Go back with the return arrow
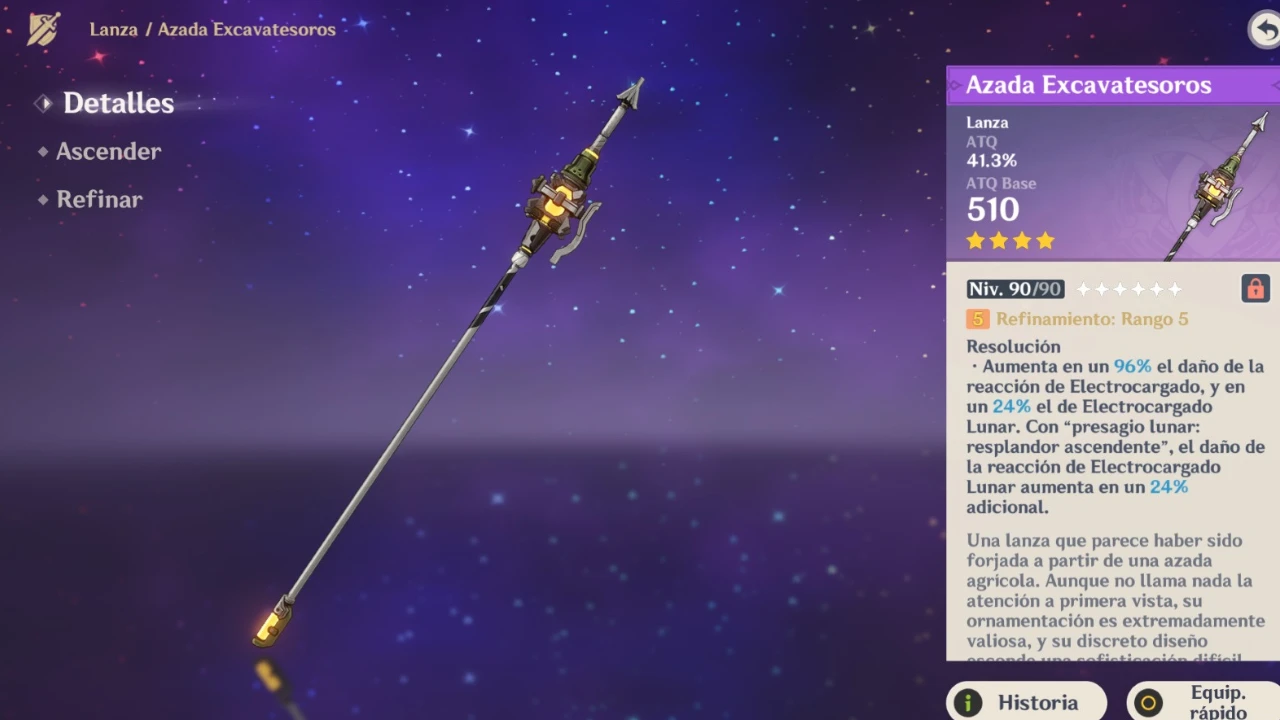Screen dimensions: 1280x720 (x=1265, y=29)
